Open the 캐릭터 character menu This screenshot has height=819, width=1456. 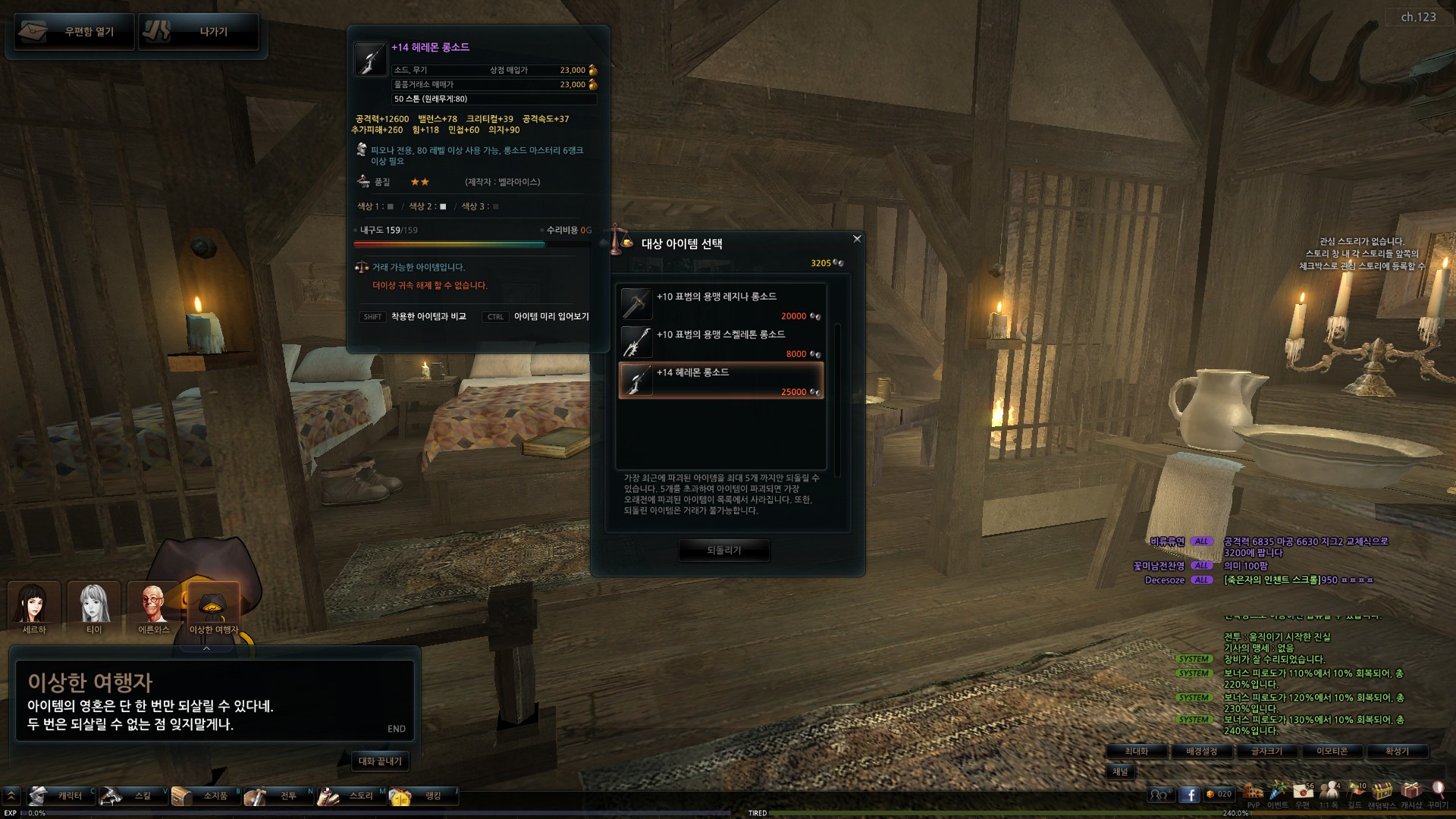click(61, 796)
